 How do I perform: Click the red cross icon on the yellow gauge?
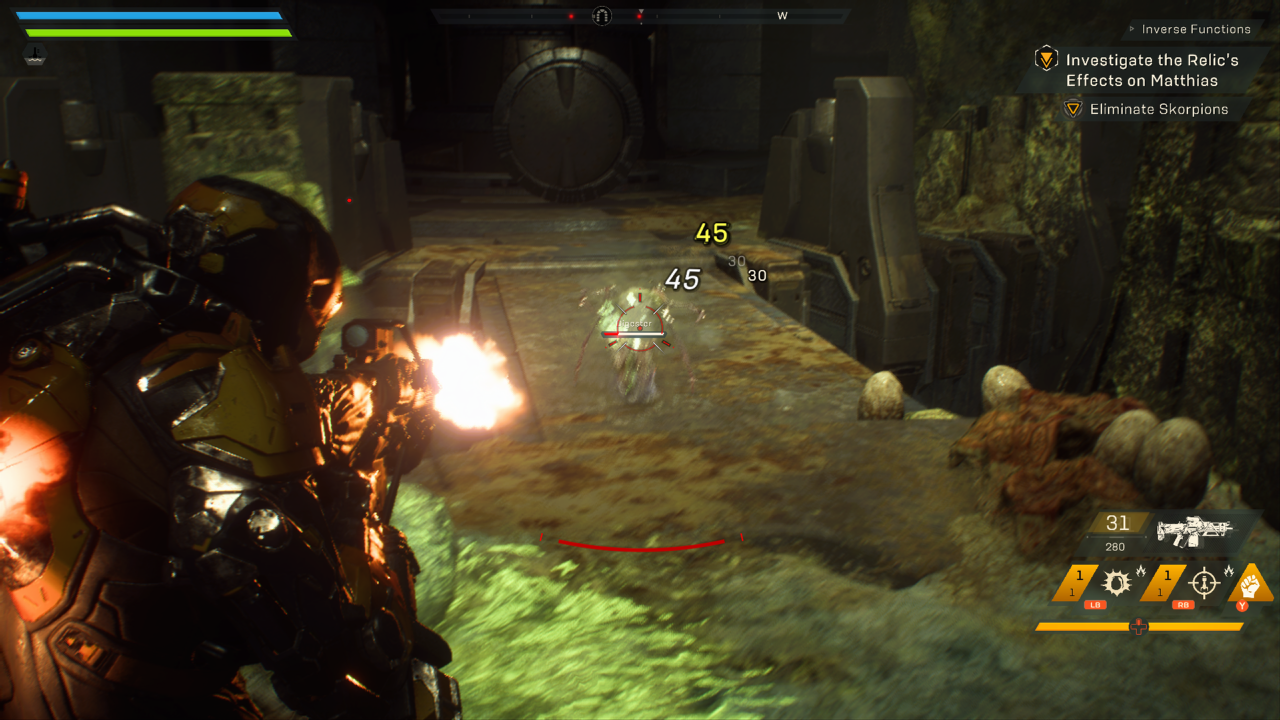point(1138,627)
